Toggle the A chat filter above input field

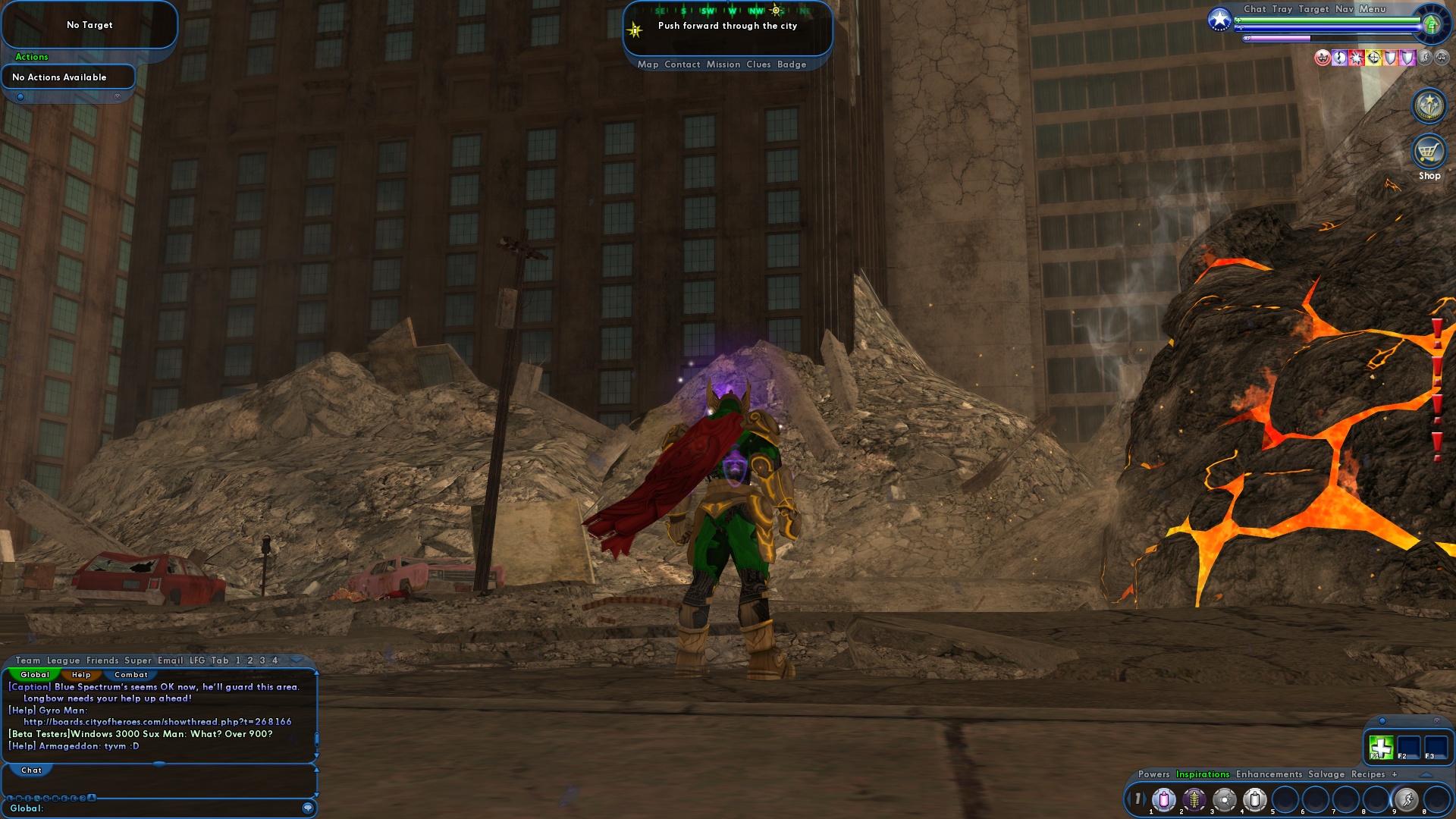point(90,798)
